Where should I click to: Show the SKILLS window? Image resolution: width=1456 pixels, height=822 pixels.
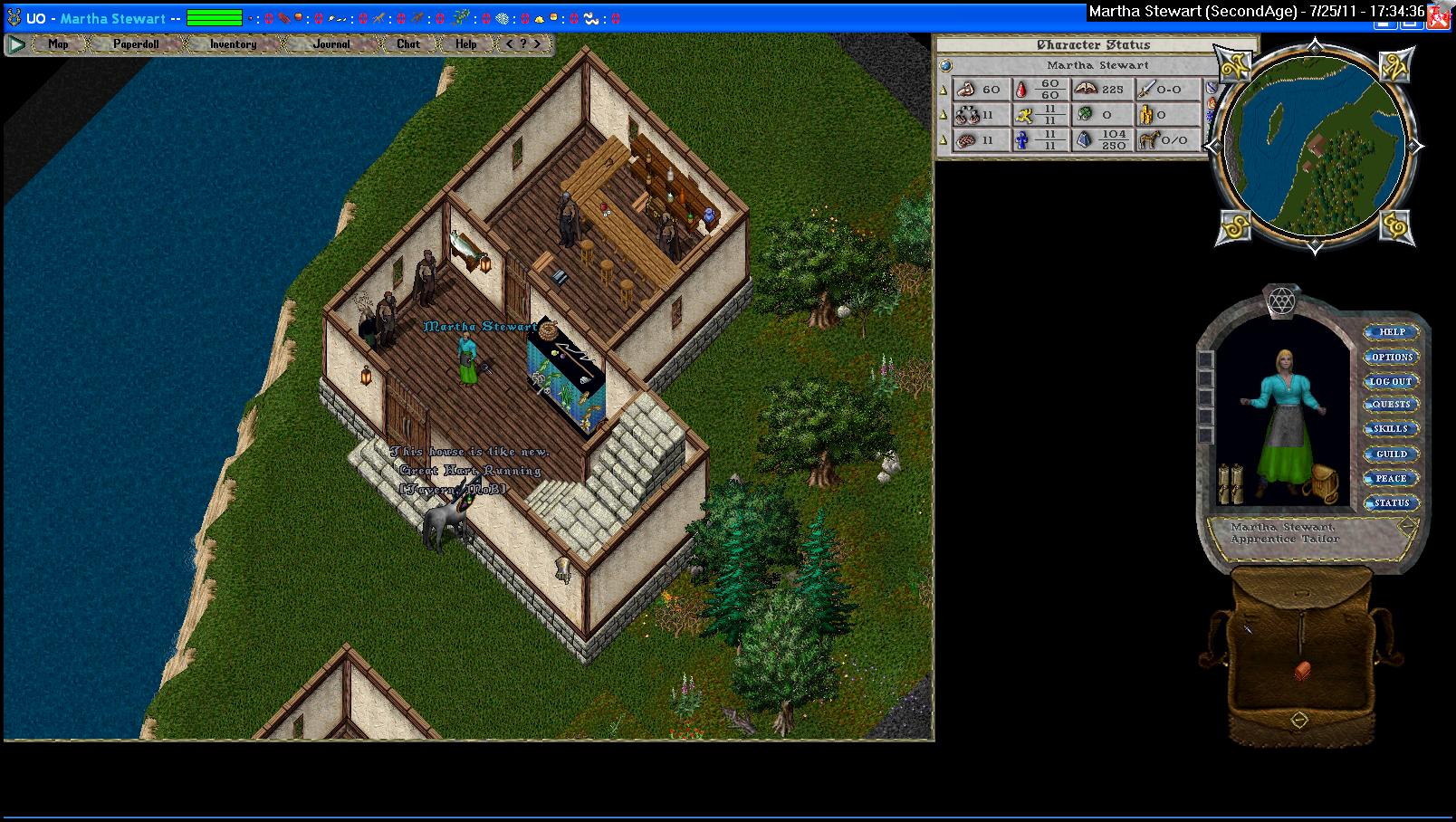[1392, 429]
